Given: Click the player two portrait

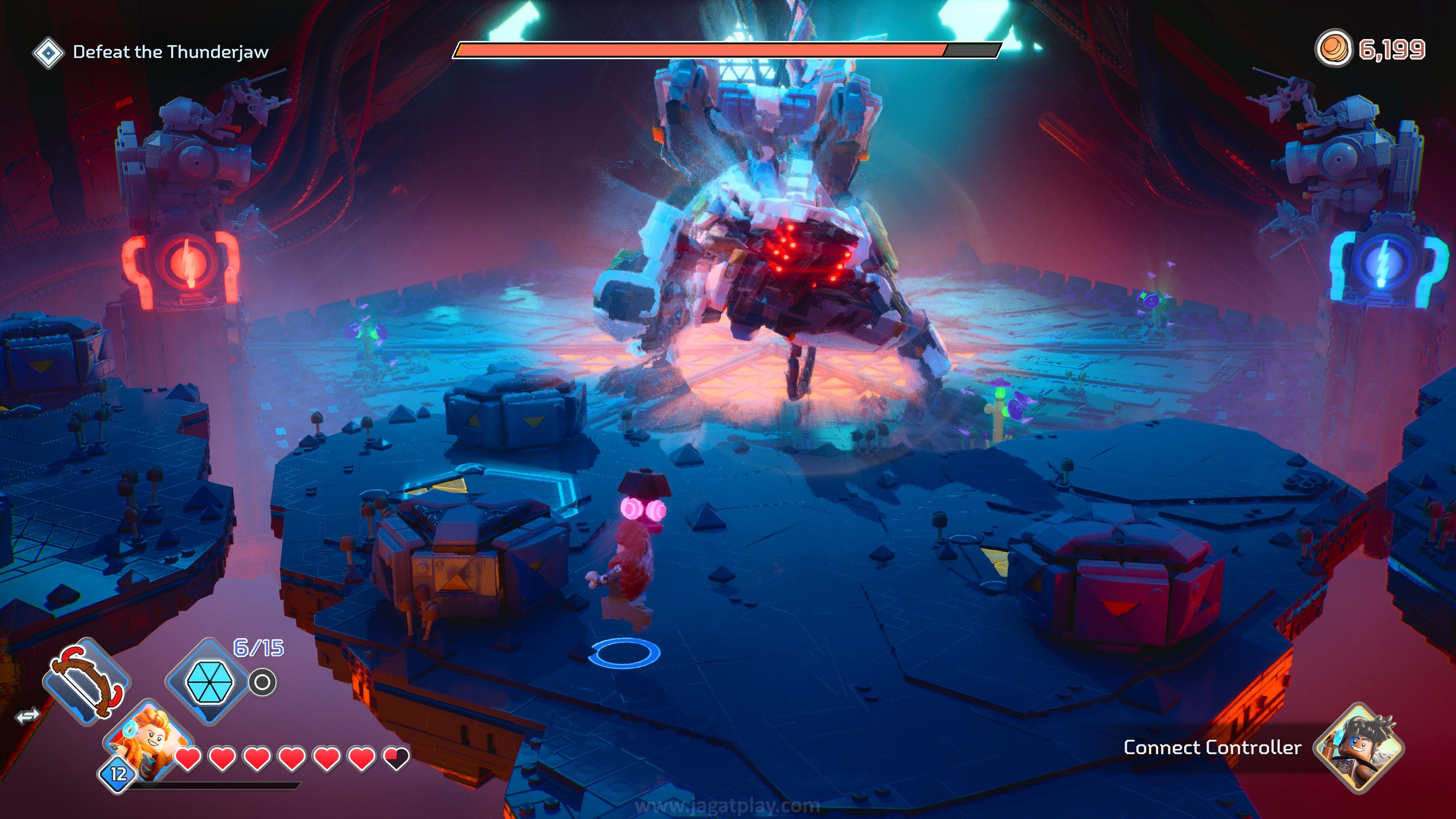Looking at the screenshot, I should [x=1358, y=747].
